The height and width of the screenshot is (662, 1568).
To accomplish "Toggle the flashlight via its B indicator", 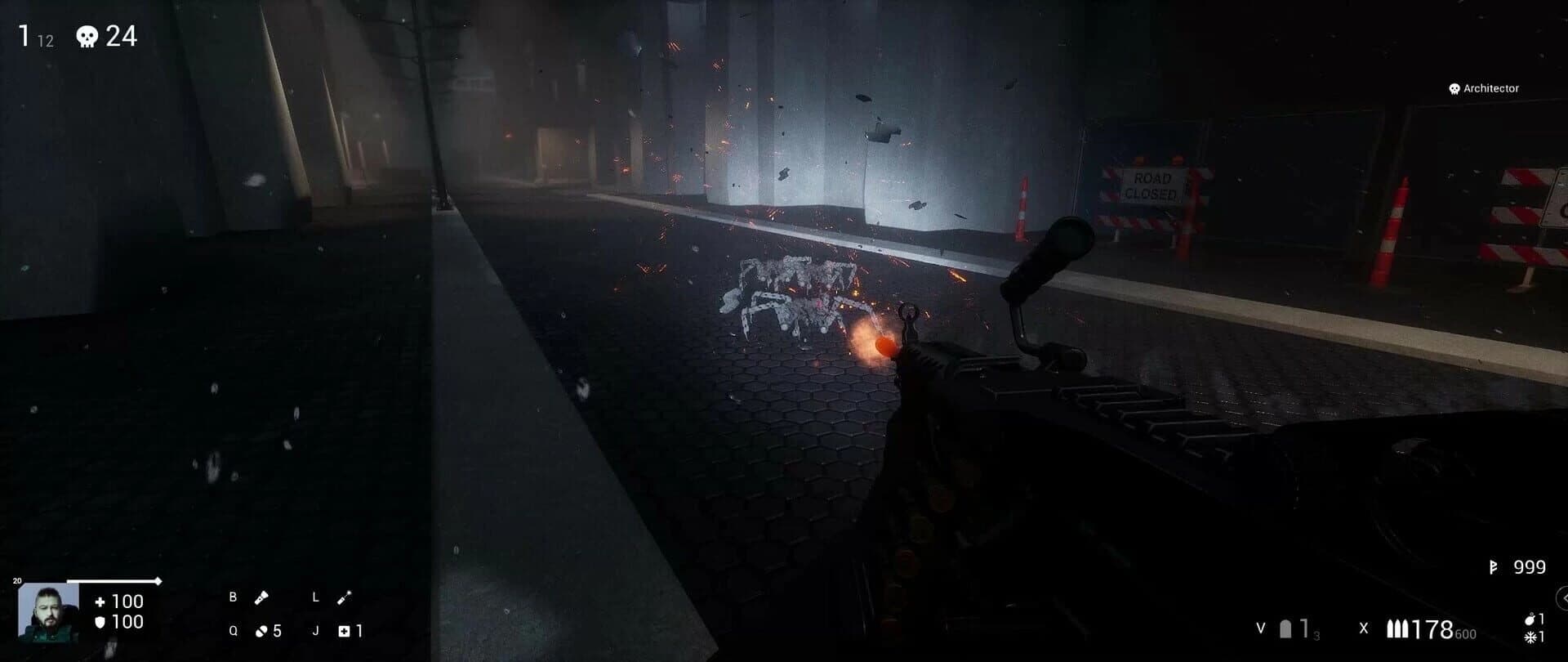I will pyautogui.click(x=233, y=597).
